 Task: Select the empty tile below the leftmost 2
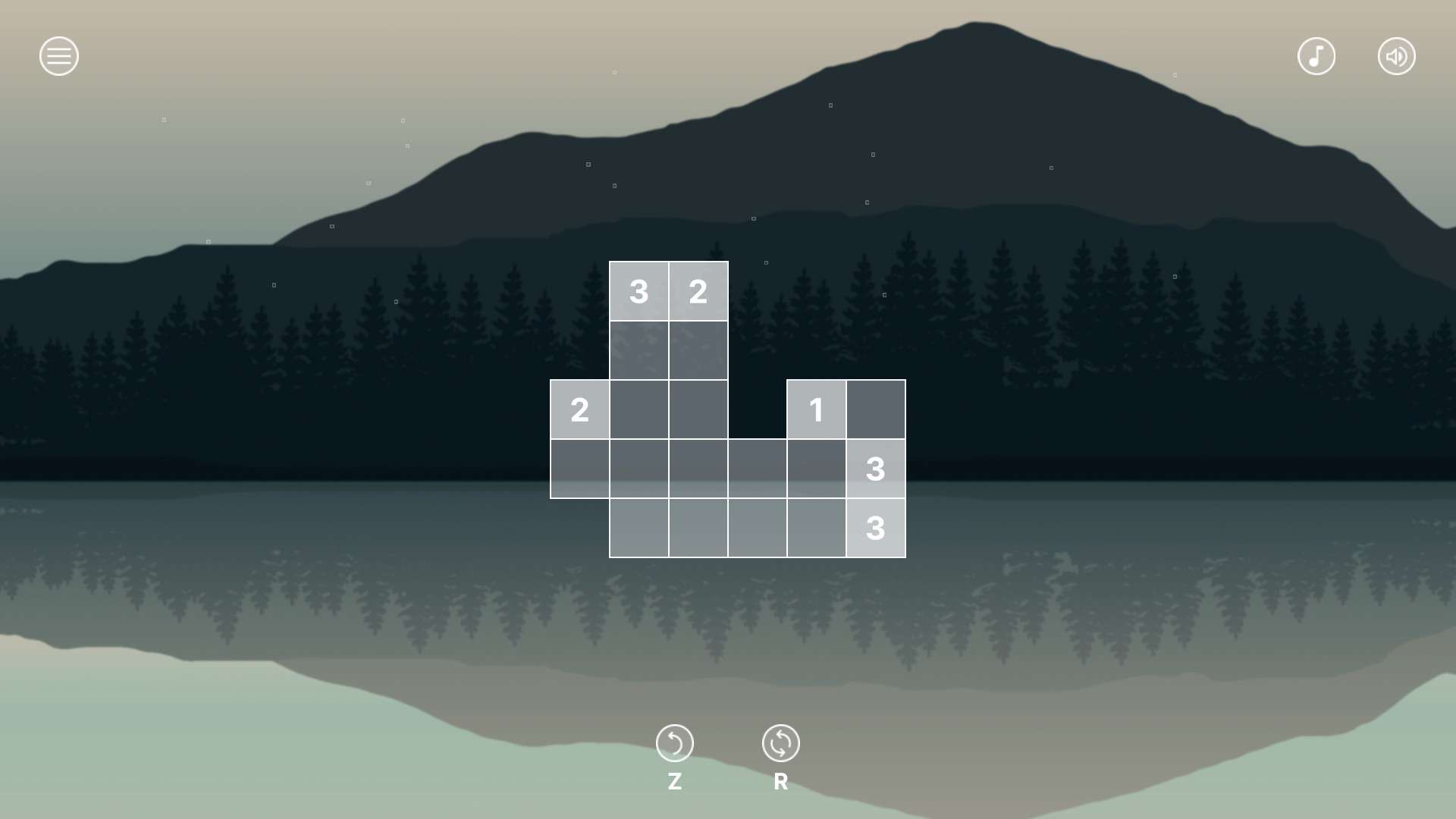coord(579,469)
